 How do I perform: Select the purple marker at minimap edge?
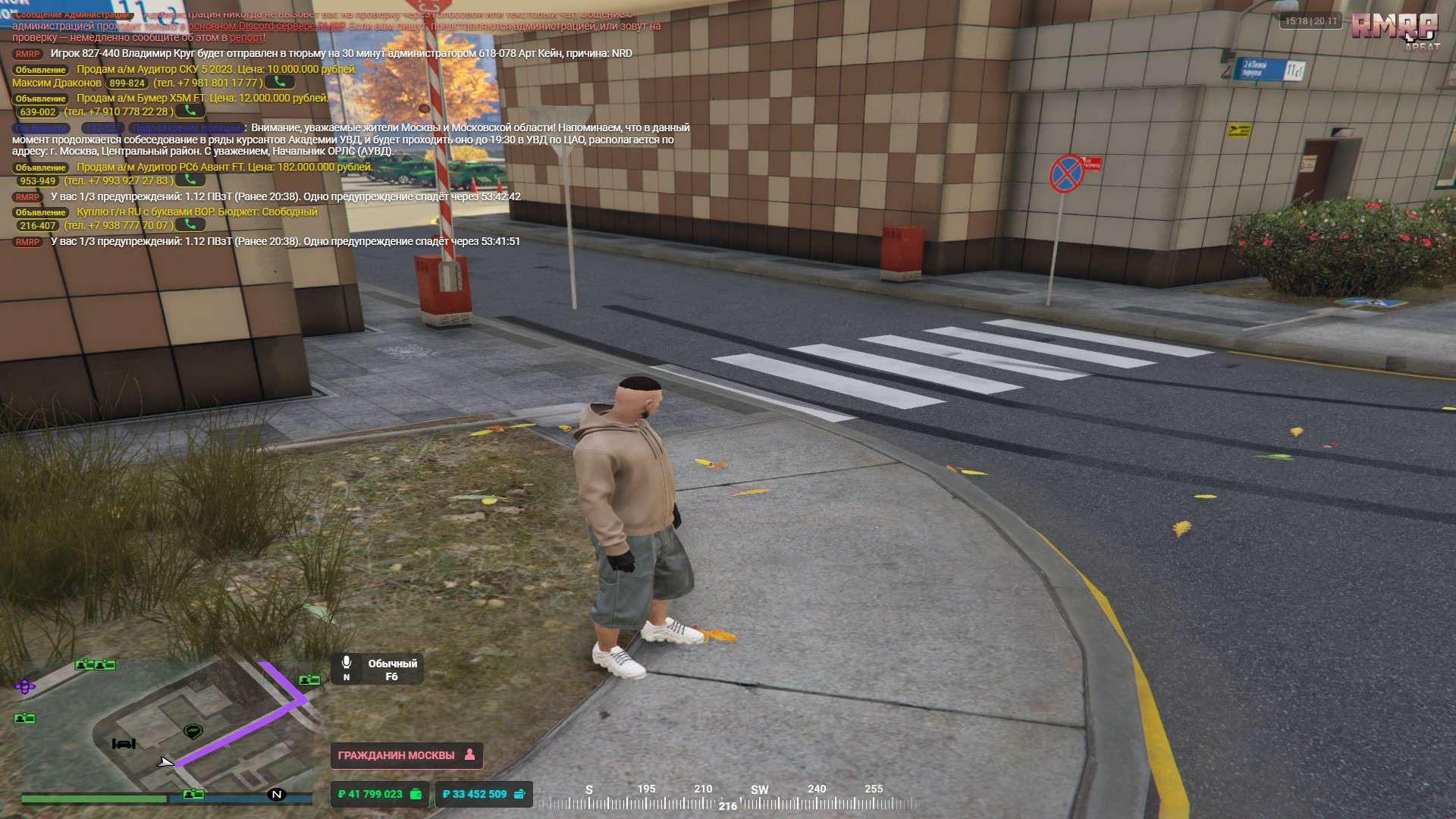click(x=25, y=687)
